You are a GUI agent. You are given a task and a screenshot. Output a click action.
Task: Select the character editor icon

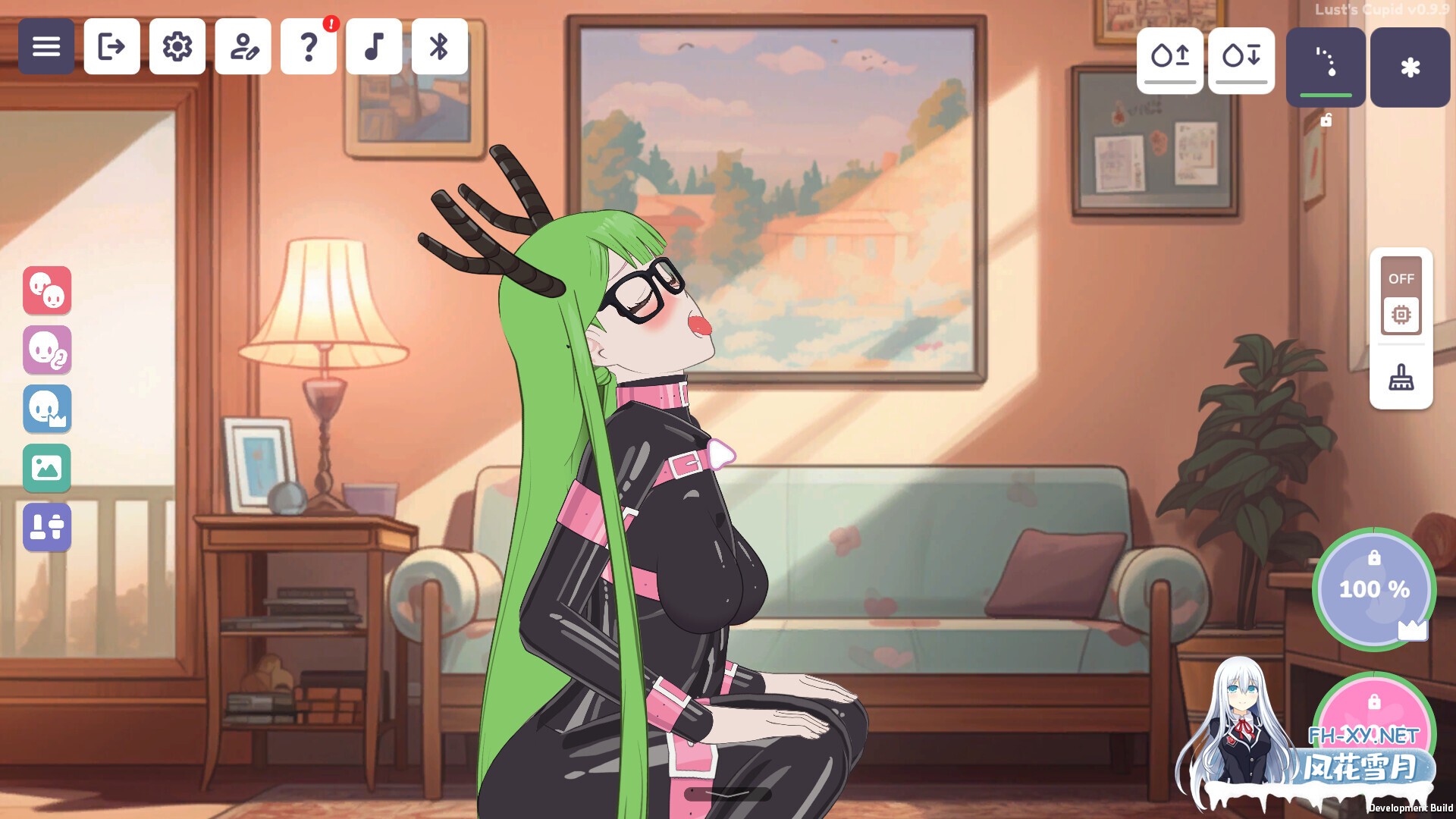tap(243, 47)
